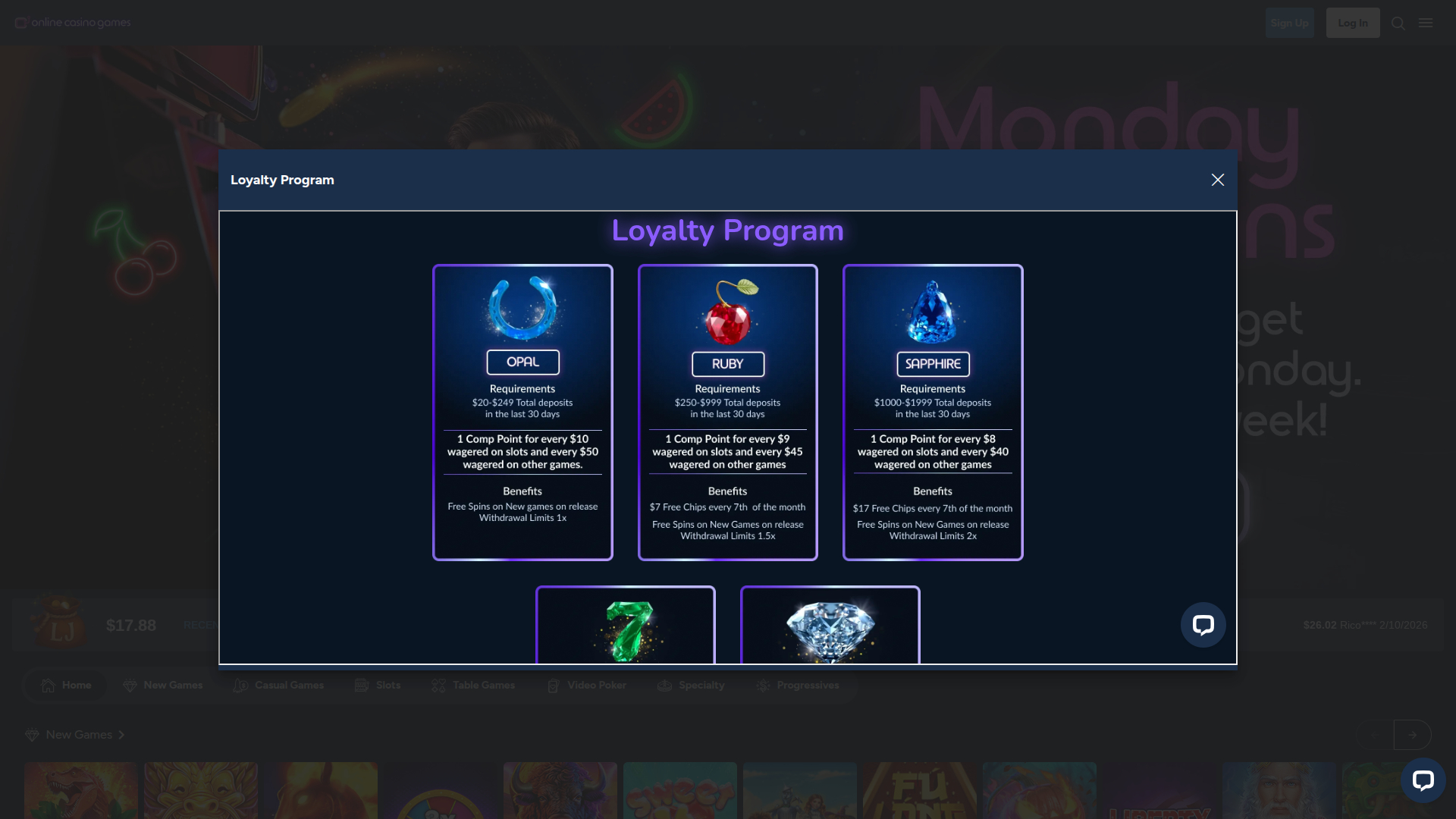Select the Home icon in the nav
Image resolution: width=1456 pixels, height=819 pixels.
pos(50,685)
